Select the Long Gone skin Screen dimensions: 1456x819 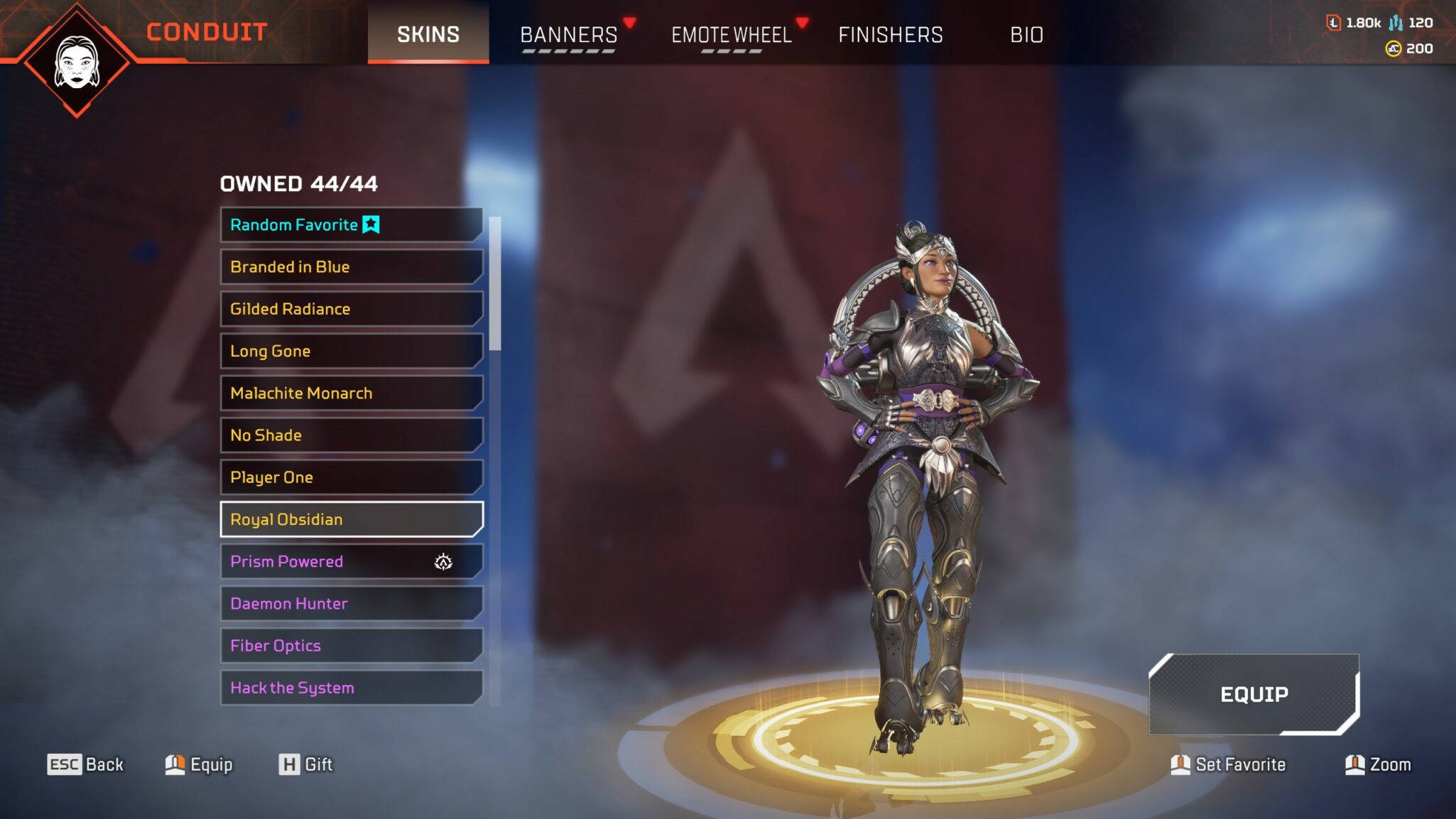(x=351, y=351)
